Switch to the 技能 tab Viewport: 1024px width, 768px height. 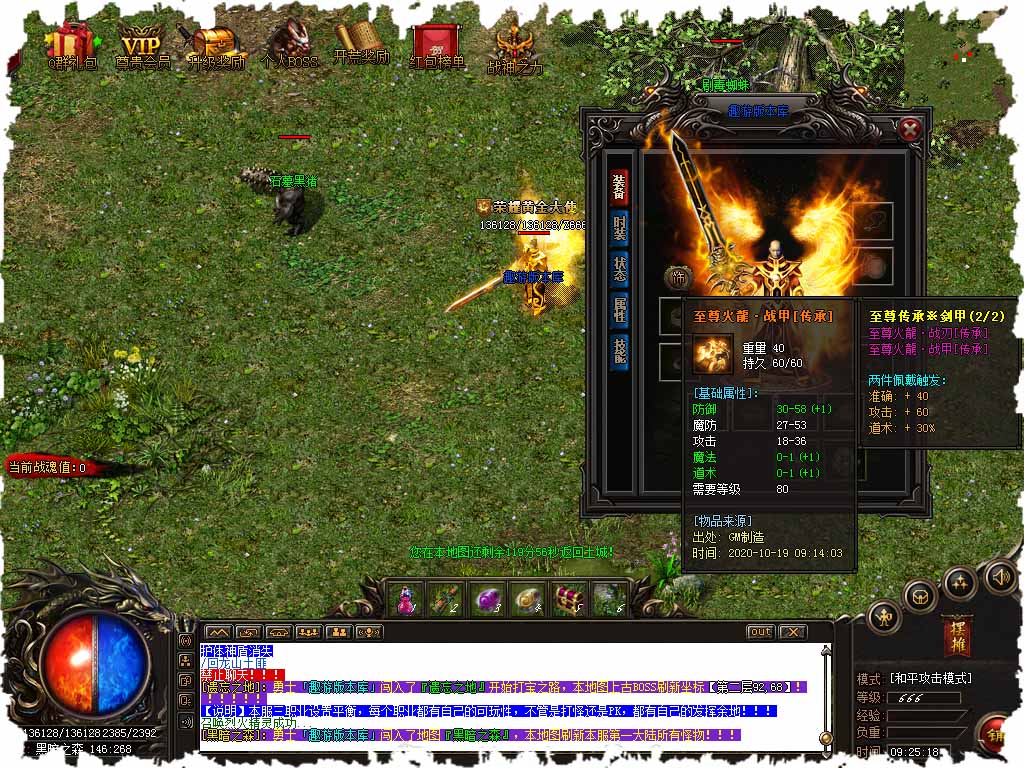(620, 351)
